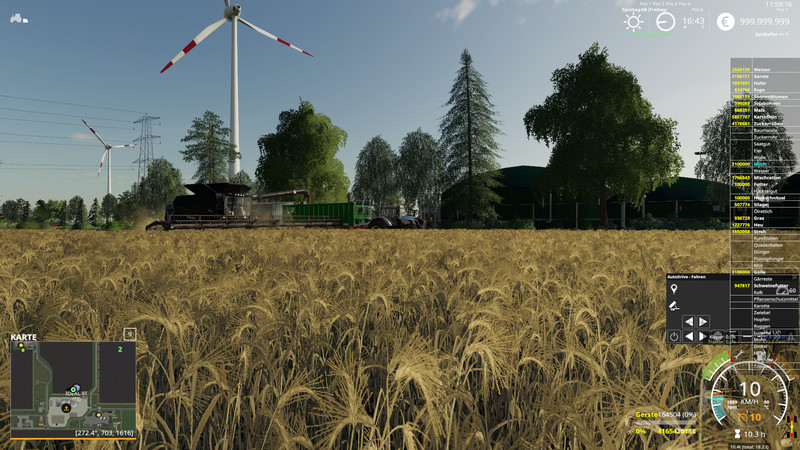Screen dimensions: 800x450
Task: Click the game clock icon
Action: 666,22
